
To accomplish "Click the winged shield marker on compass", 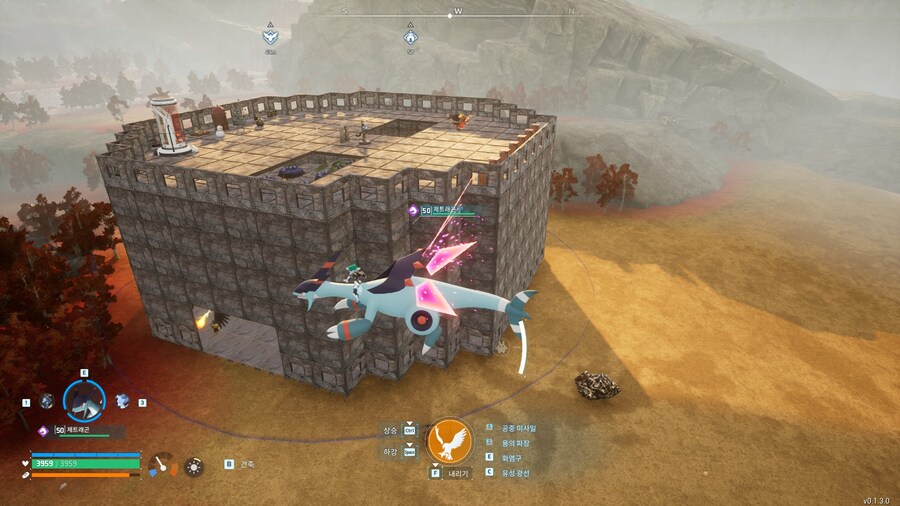I will click(269, 37).
